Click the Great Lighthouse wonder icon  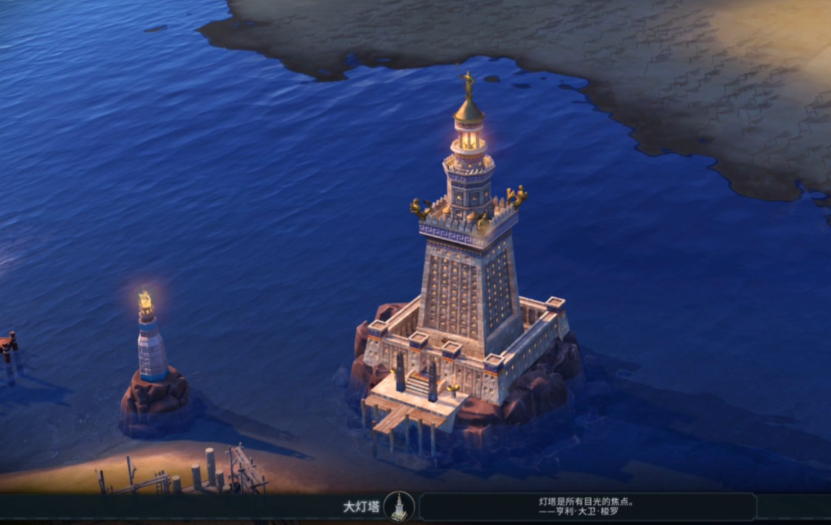point(399,506)
